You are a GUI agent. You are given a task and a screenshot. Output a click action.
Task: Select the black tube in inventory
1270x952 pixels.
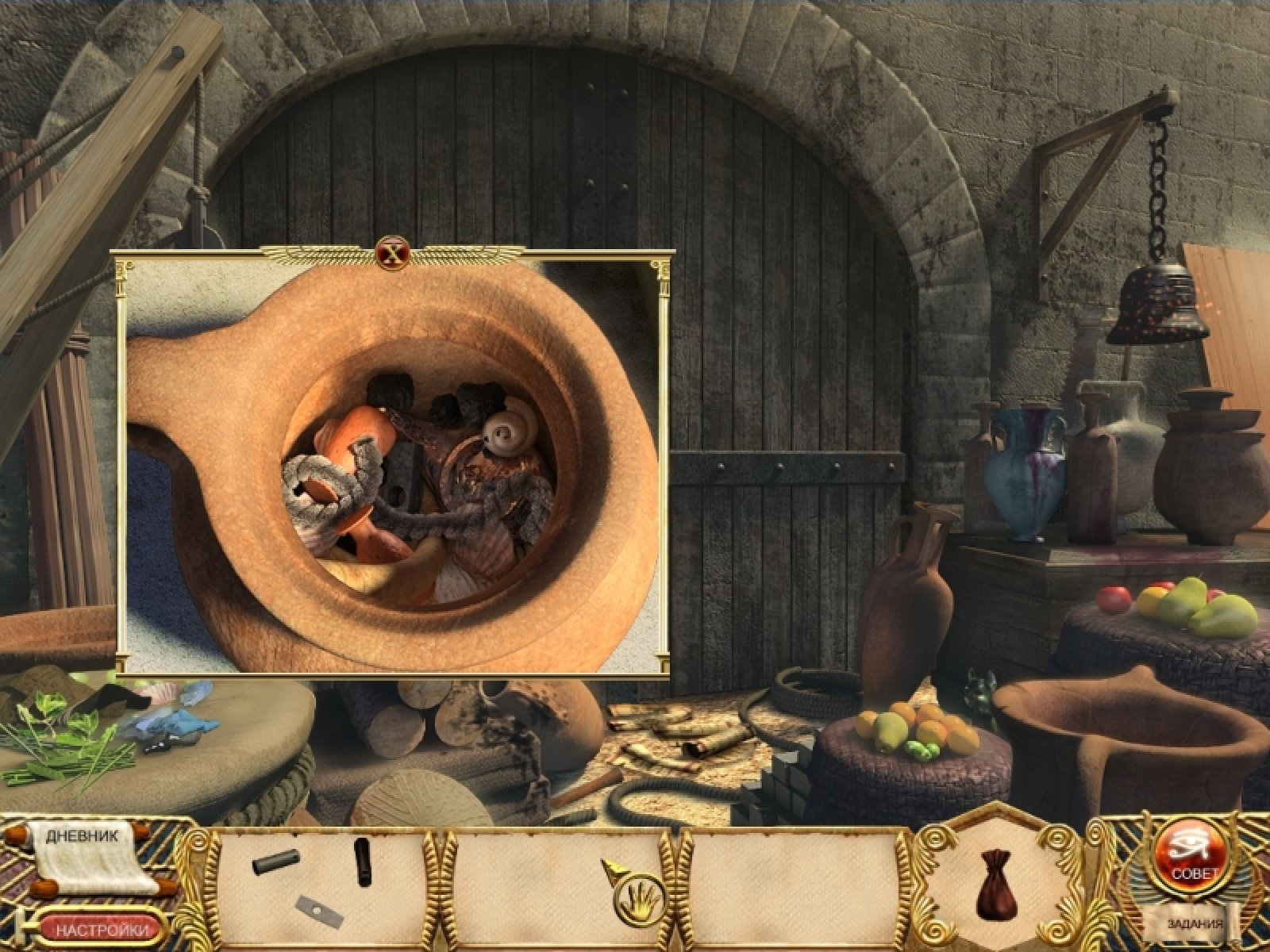363,861
